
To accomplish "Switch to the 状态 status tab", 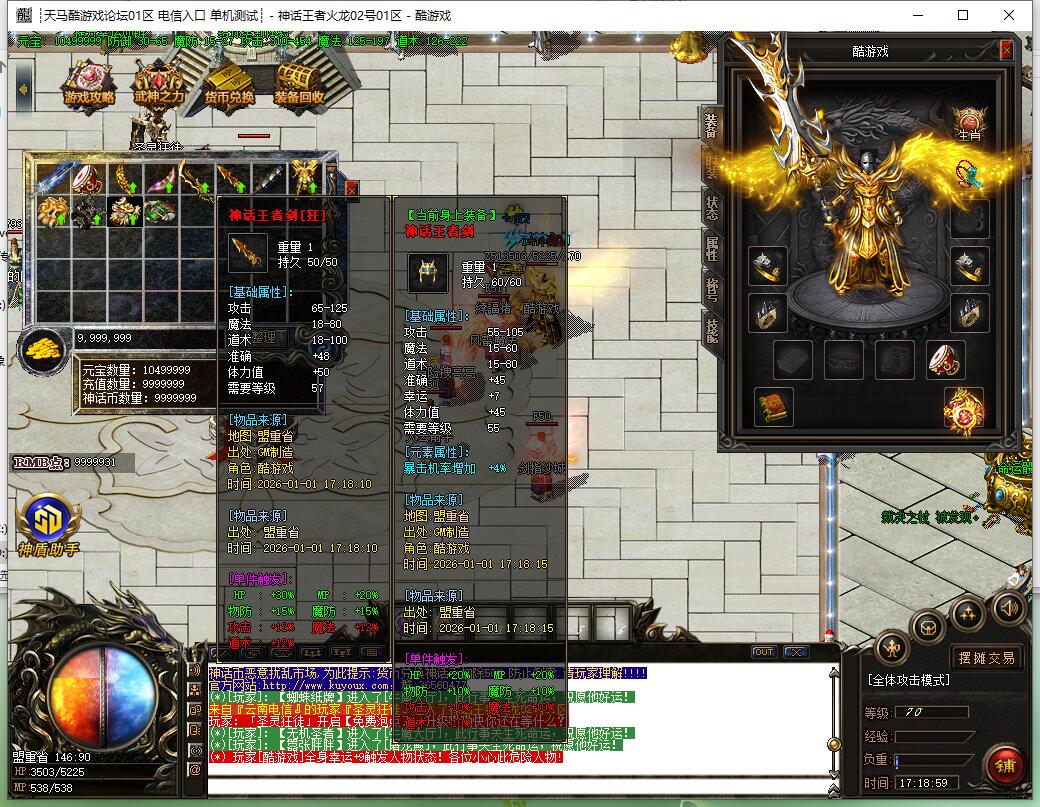I will (711, 207).
